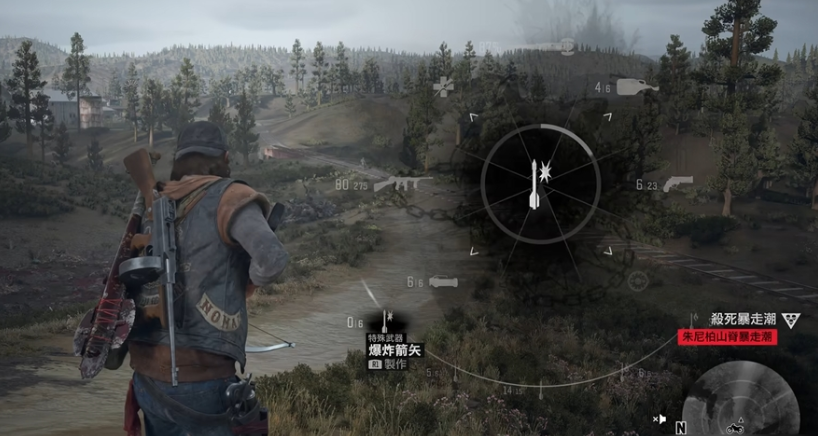Click the arrow icon in wheel center
Viewport: 818px width, 436px height.
535,185
